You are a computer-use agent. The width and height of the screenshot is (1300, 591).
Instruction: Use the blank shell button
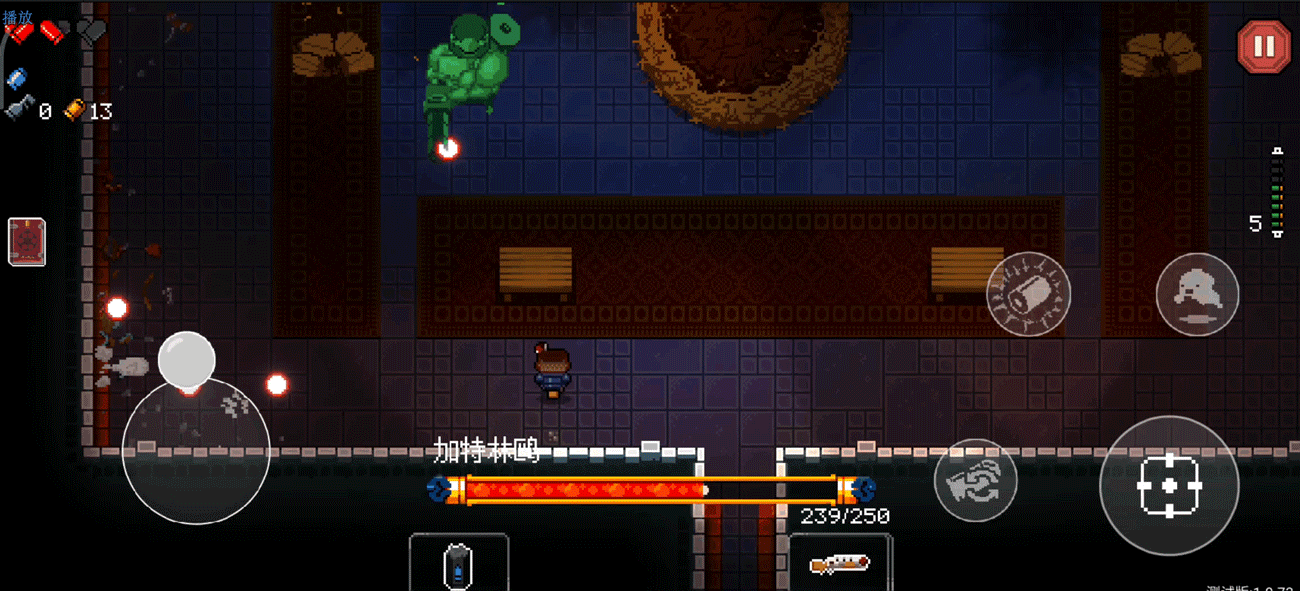pyautogui.click(x=1028, y=294)
